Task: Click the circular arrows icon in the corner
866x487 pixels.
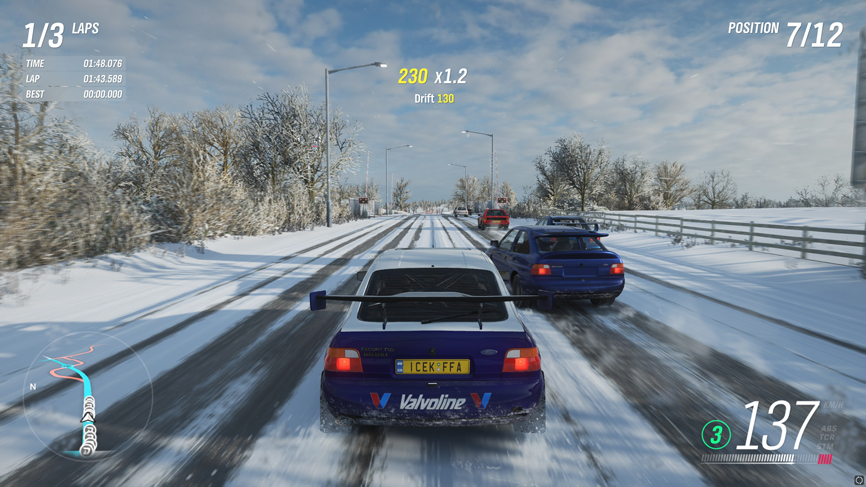Action: coord(858,480)
